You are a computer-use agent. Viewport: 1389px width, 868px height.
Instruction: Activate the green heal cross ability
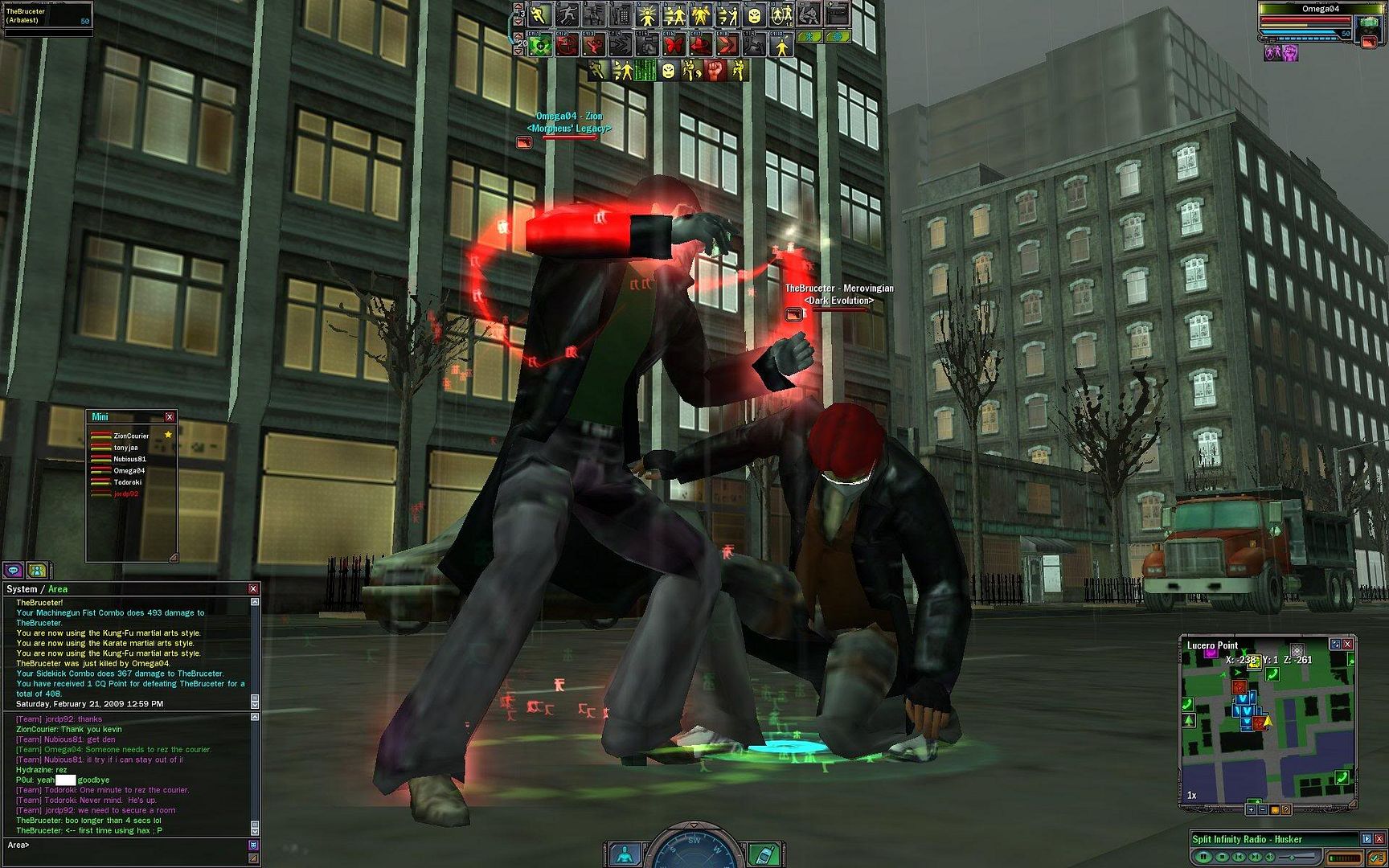[540, 44]
